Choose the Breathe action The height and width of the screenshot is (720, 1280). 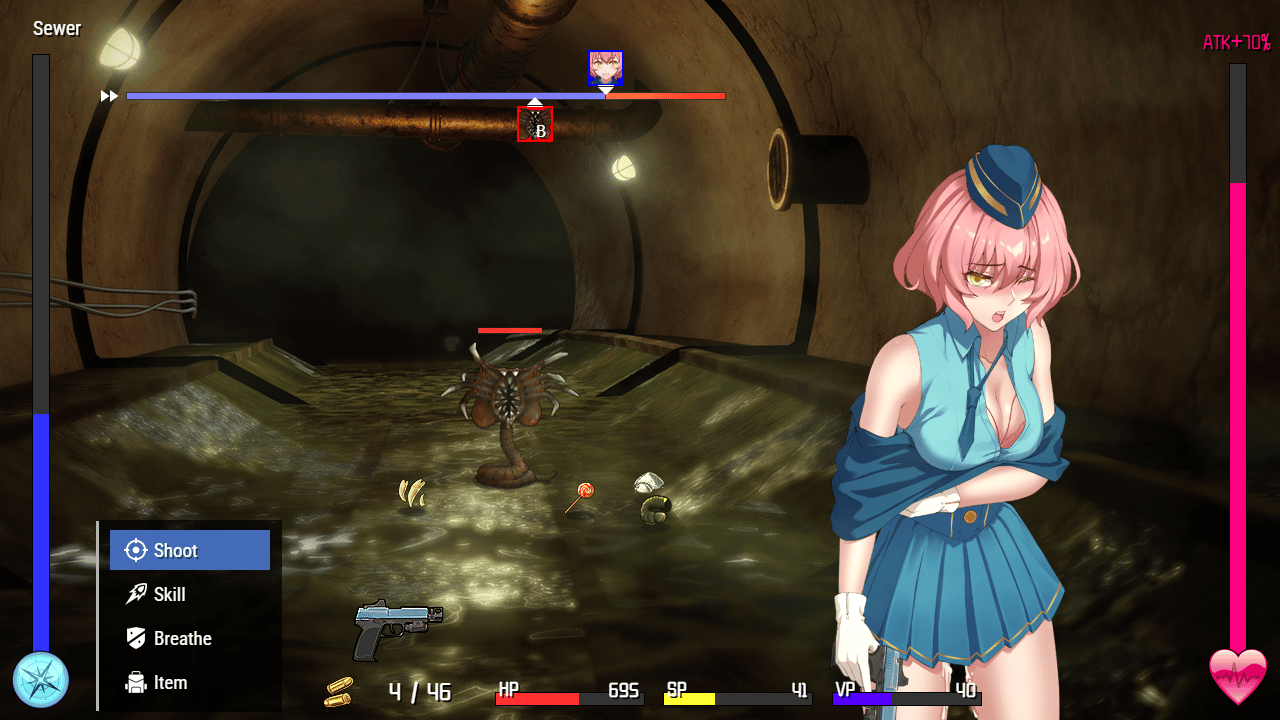(x=189, y=638)
